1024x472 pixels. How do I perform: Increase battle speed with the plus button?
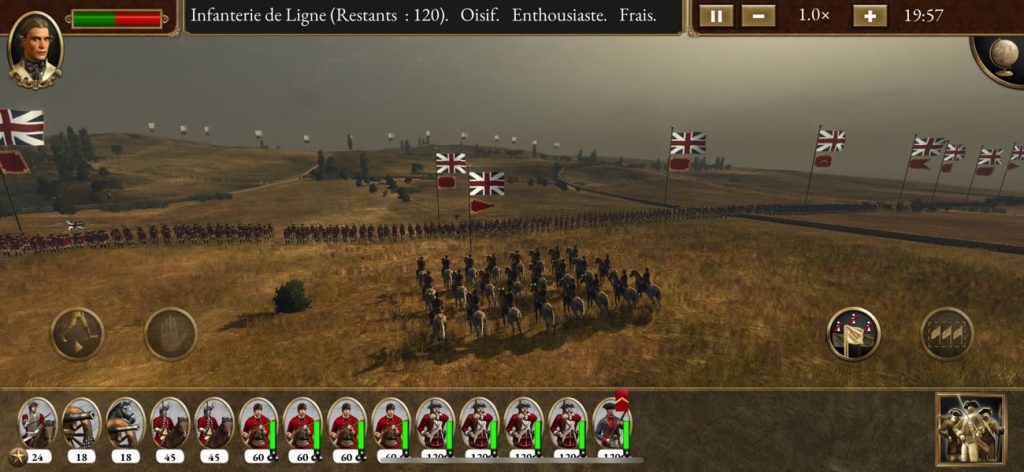pyautogui.click(x=869, y=16)
